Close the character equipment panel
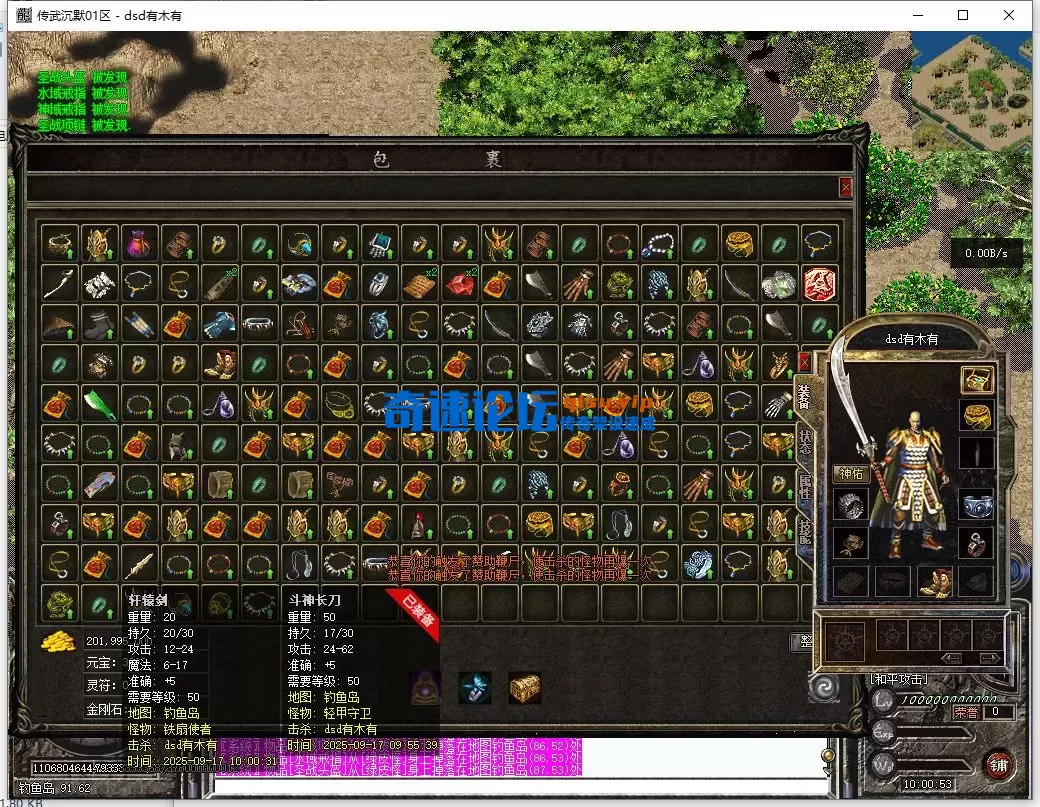Viewport: 1040px width, 807px height. (805, 361)
